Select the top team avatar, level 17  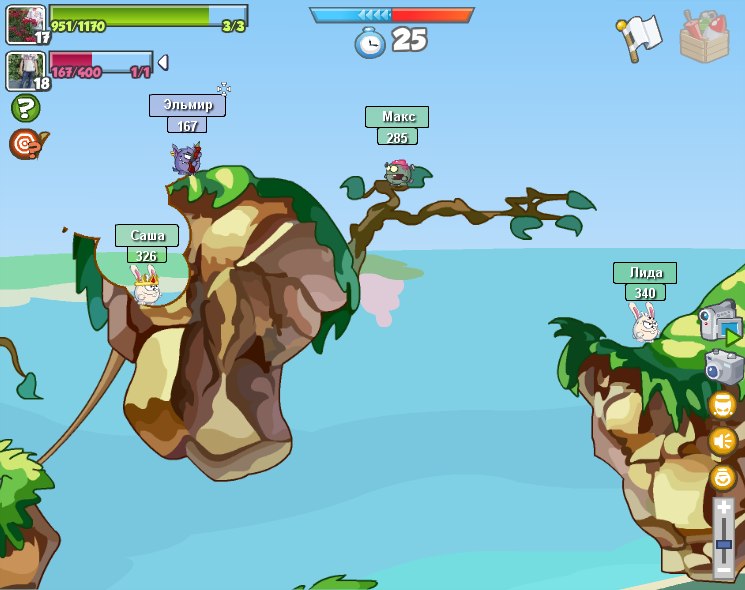(x=25, y=24)
